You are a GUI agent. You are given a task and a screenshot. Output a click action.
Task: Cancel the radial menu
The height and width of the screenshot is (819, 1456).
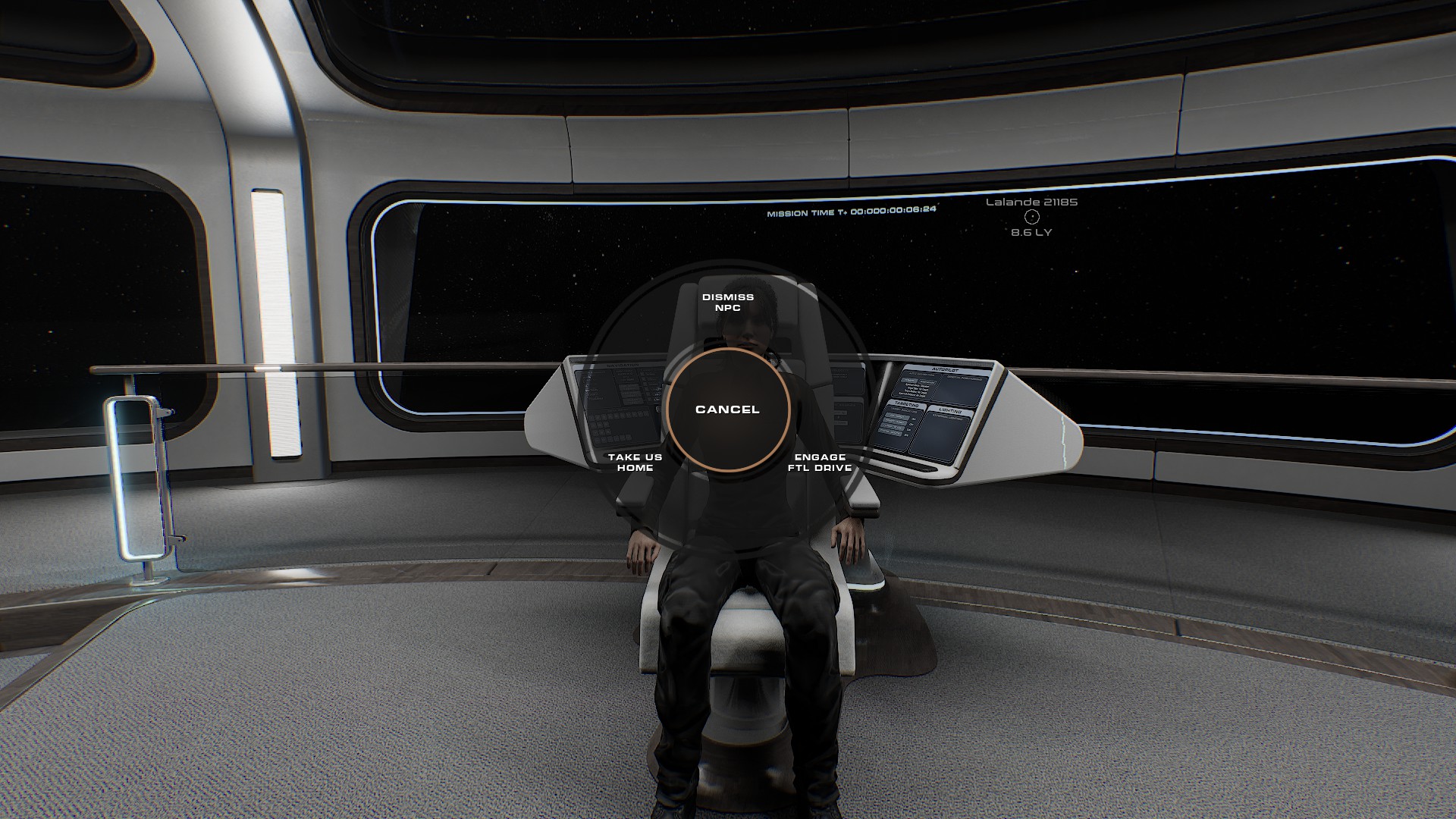click(727, 409)
